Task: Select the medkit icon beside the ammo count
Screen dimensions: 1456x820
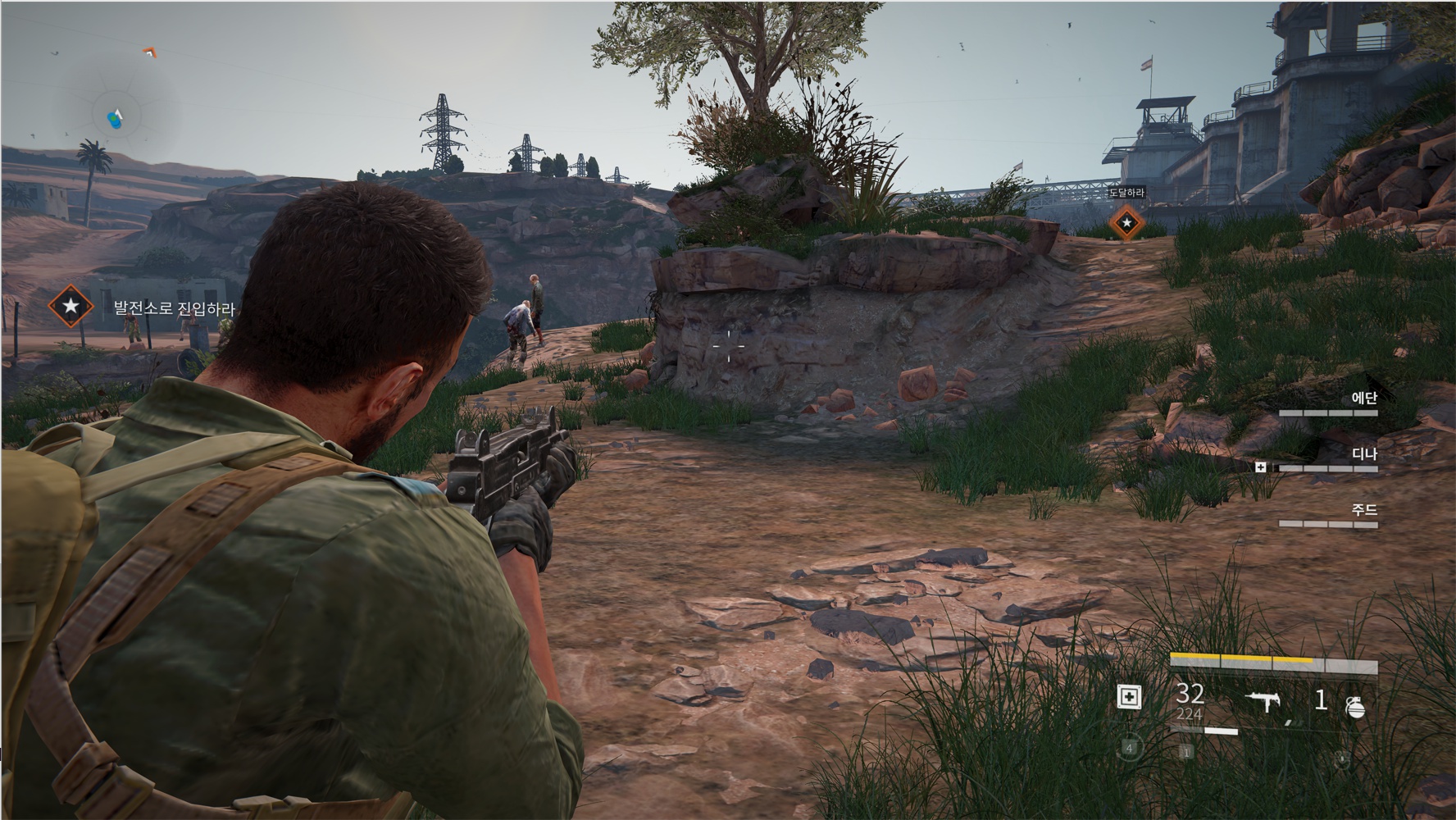Action: [1129, 697]
